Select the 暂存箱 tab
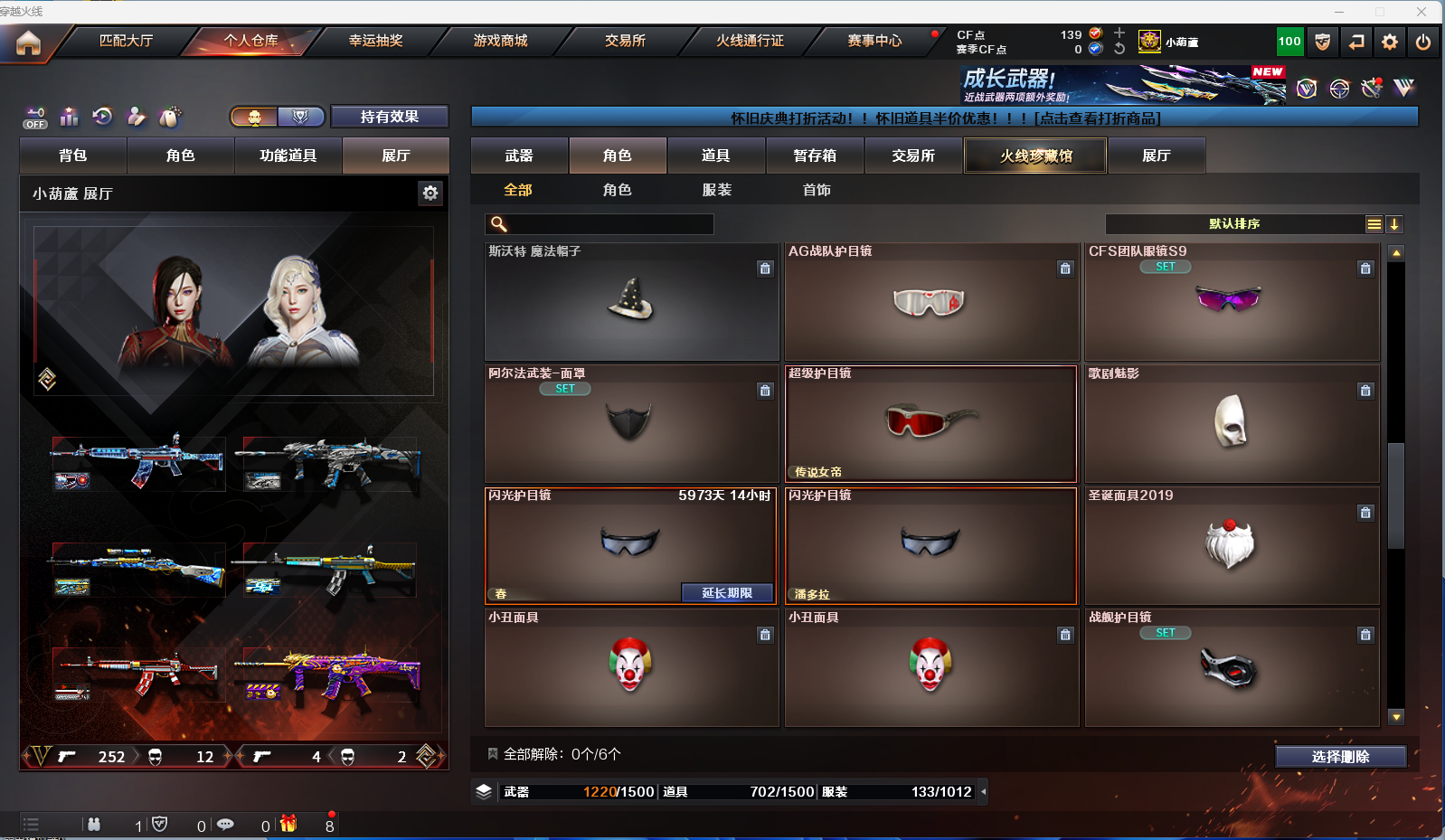1445x840 pixels. pos(815,156)
